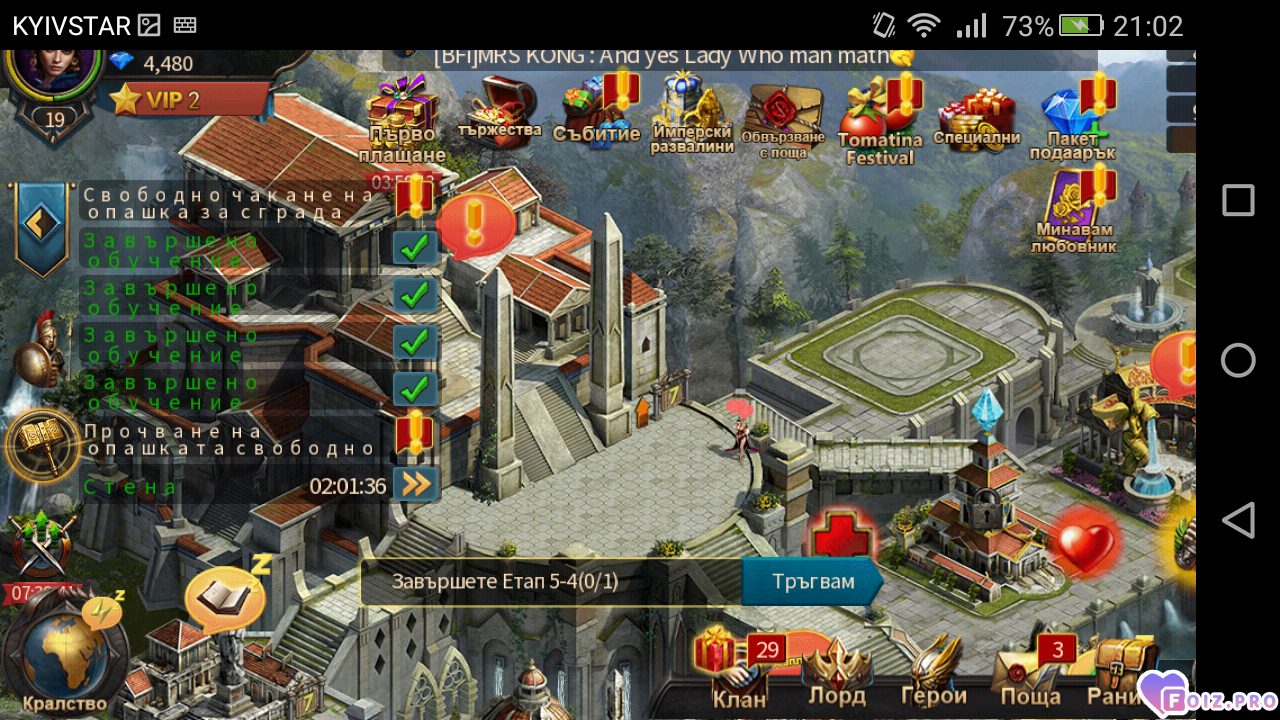Tap the Android home button
The height and width of the screenshot is (720, 1280).
[x=1238, y=360]
